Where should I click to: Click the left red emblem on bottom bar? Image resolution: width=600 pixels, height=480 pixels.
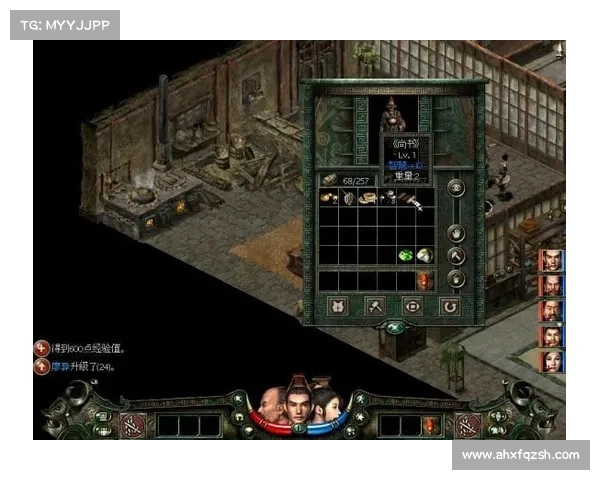(131, 424)
